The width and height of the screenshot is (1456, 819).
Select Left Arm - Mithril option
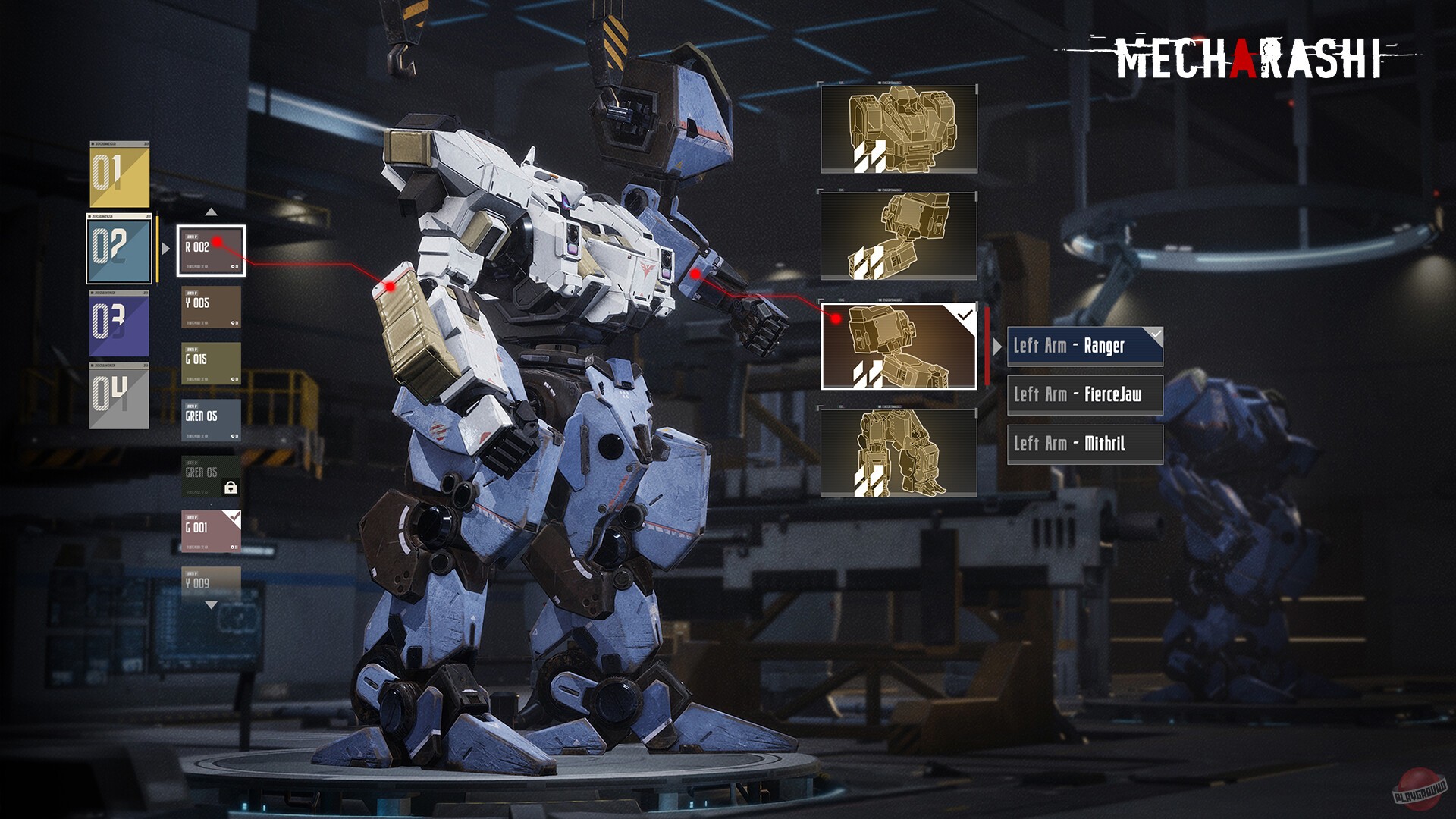pos(1084,444)
